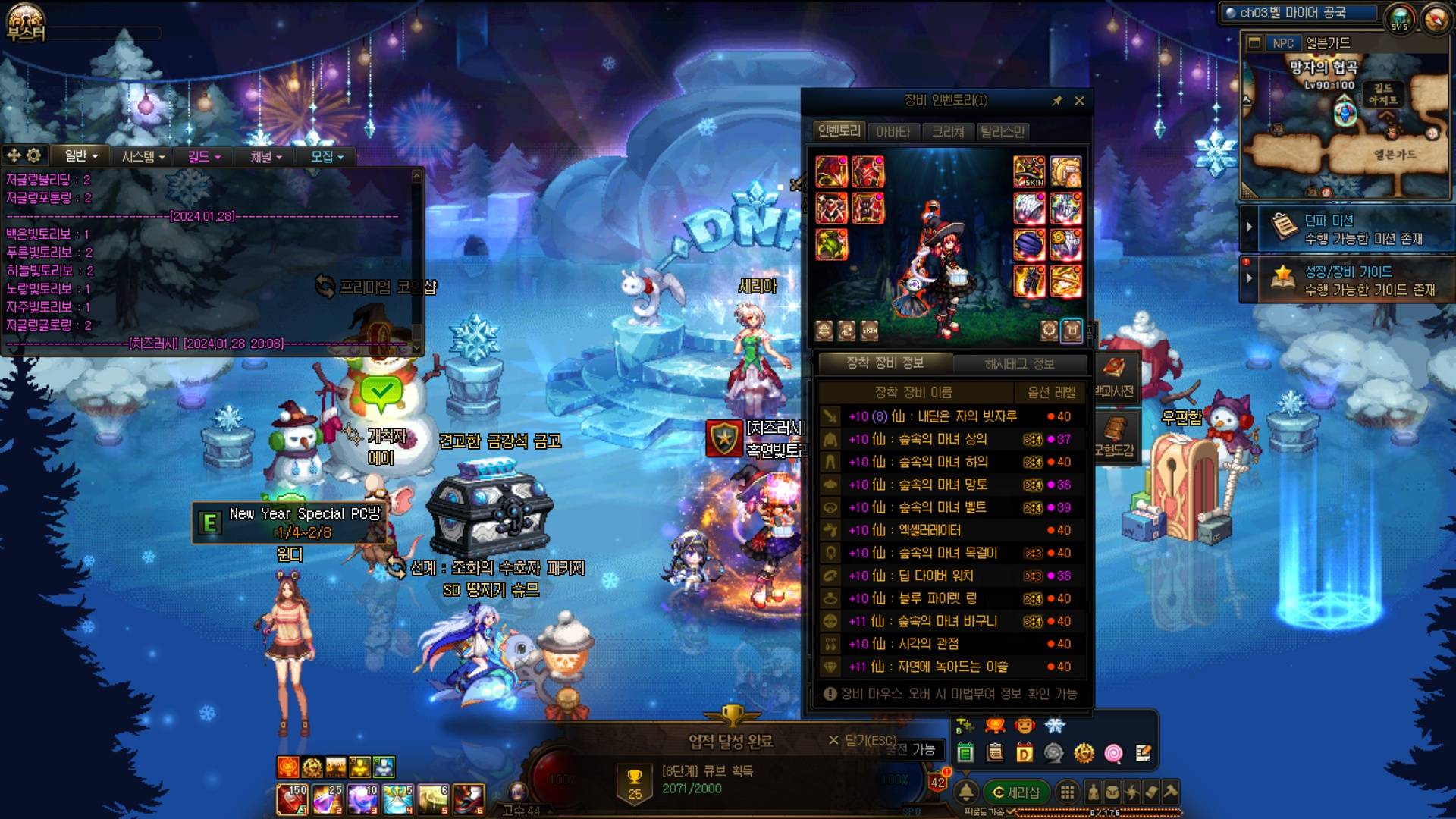The height and width of the screenshot is (819, 1456).
Task: Close the achievement completed popup
Action: pyautogui.click(x=834, y=740)
